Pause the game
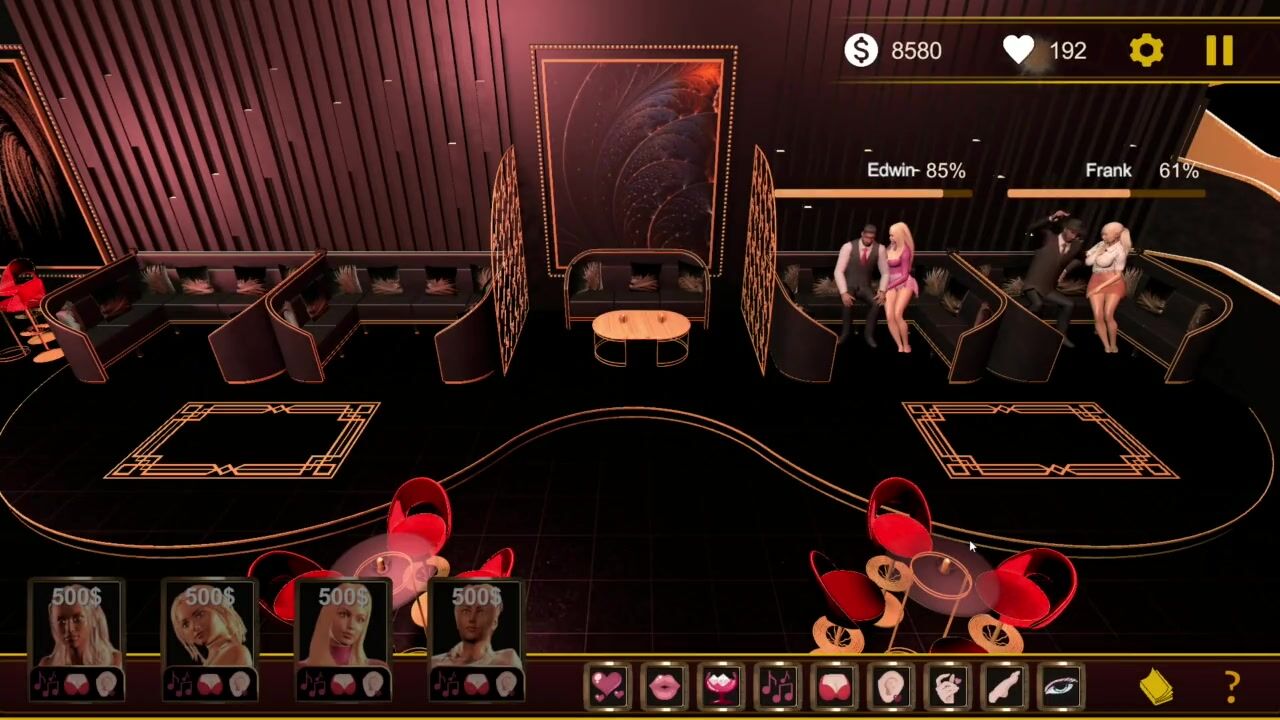 point(1219,51)
